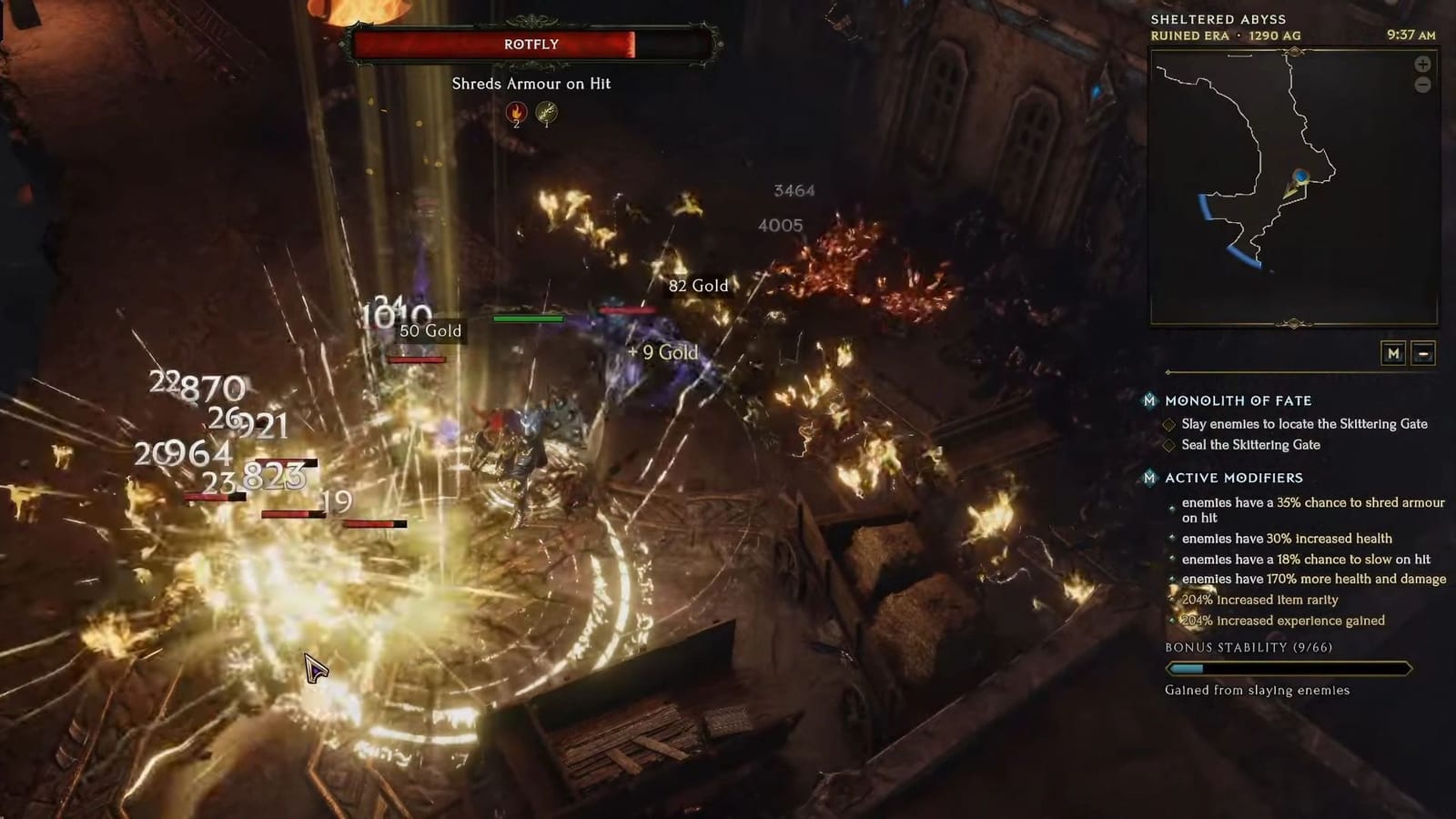Click the Sheltered Abyss zone title

(1218, 17)
